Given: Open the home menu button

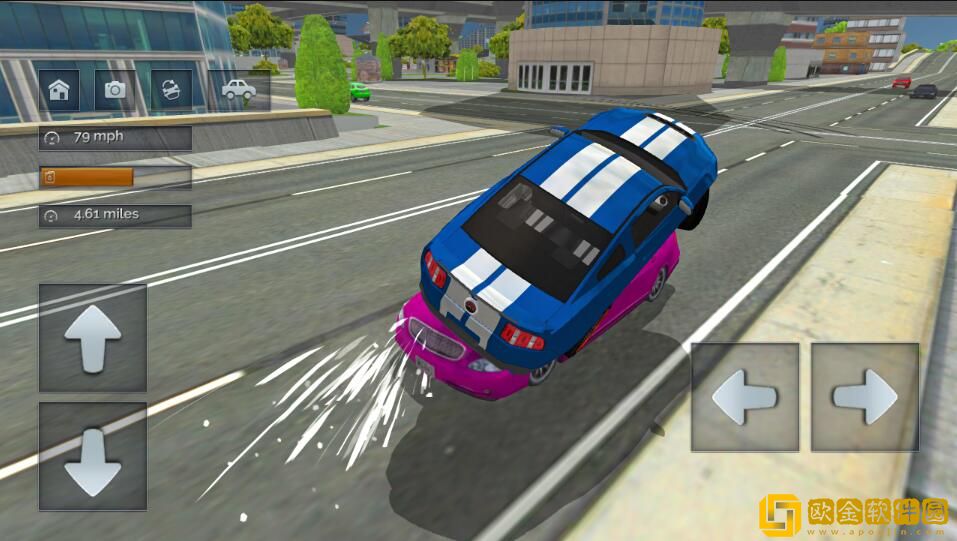Looking at the screenshot, I should point(59,90).
